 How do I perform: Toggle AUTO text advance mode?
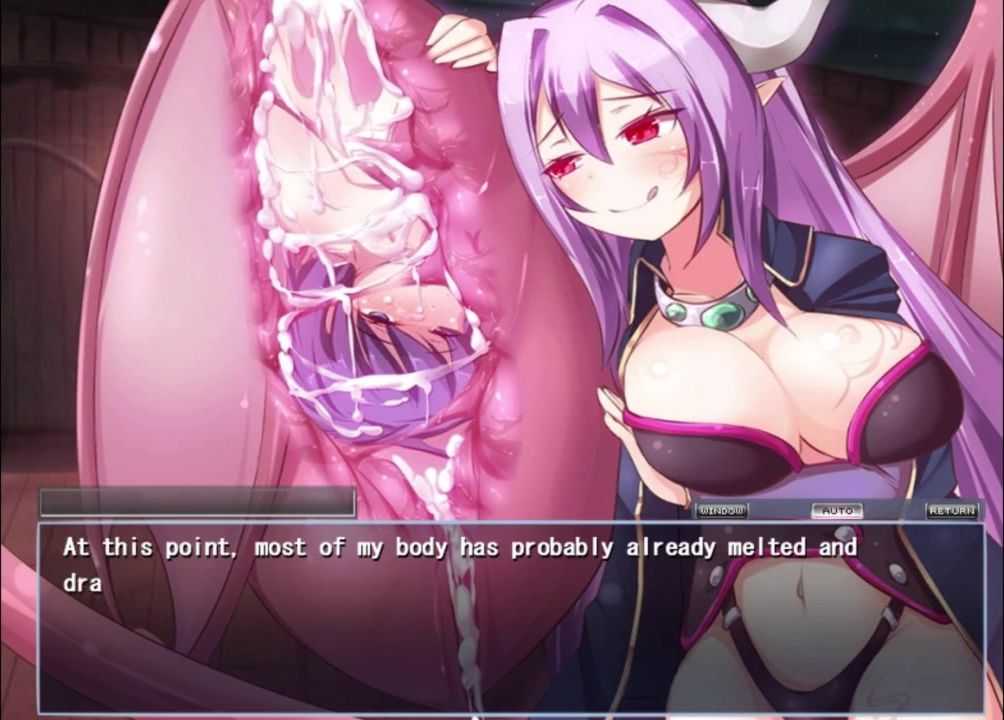[836, 511]
